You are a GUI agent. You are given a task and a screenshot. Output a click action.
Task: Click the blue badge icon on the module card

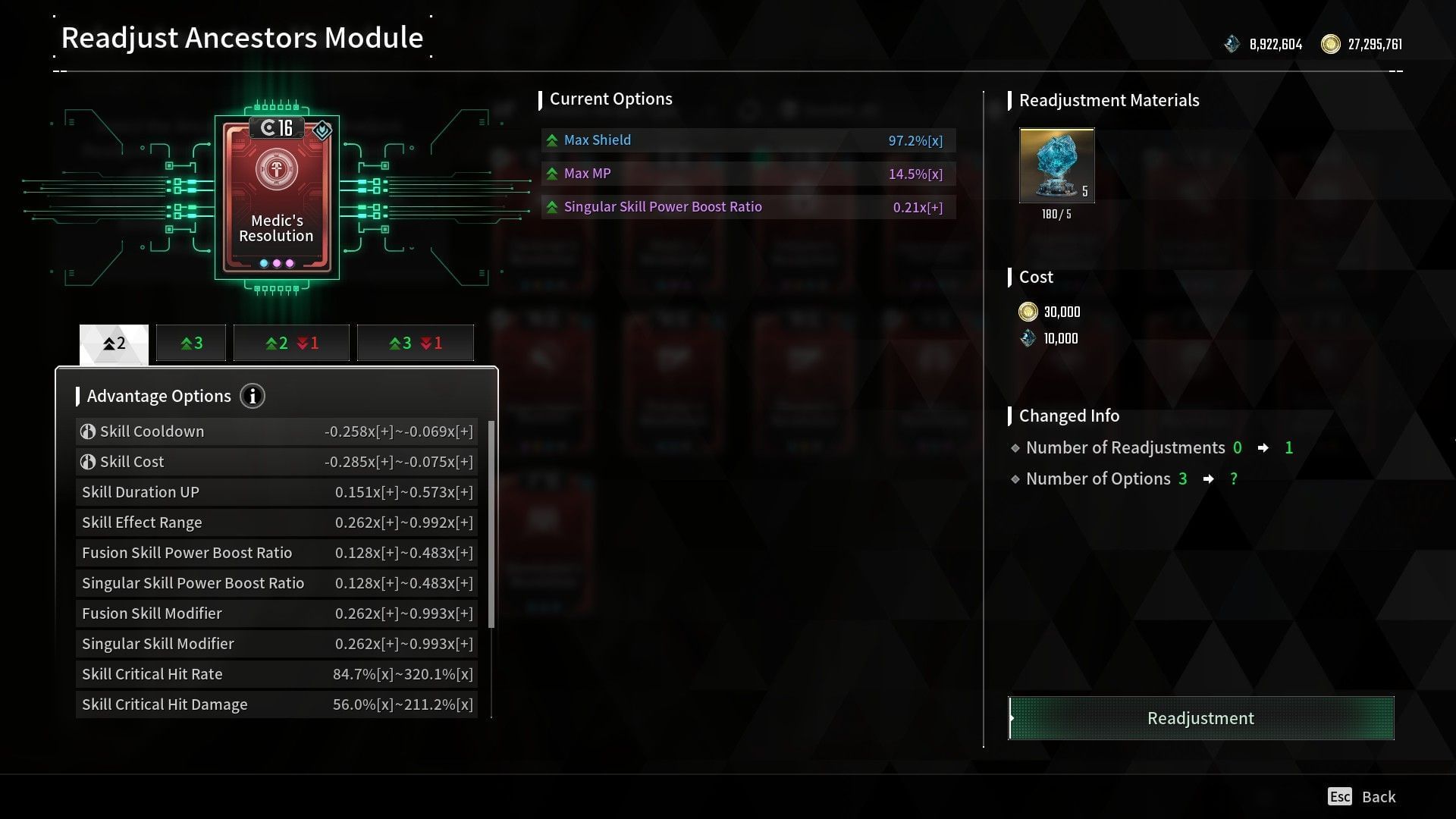click(322, 130)
